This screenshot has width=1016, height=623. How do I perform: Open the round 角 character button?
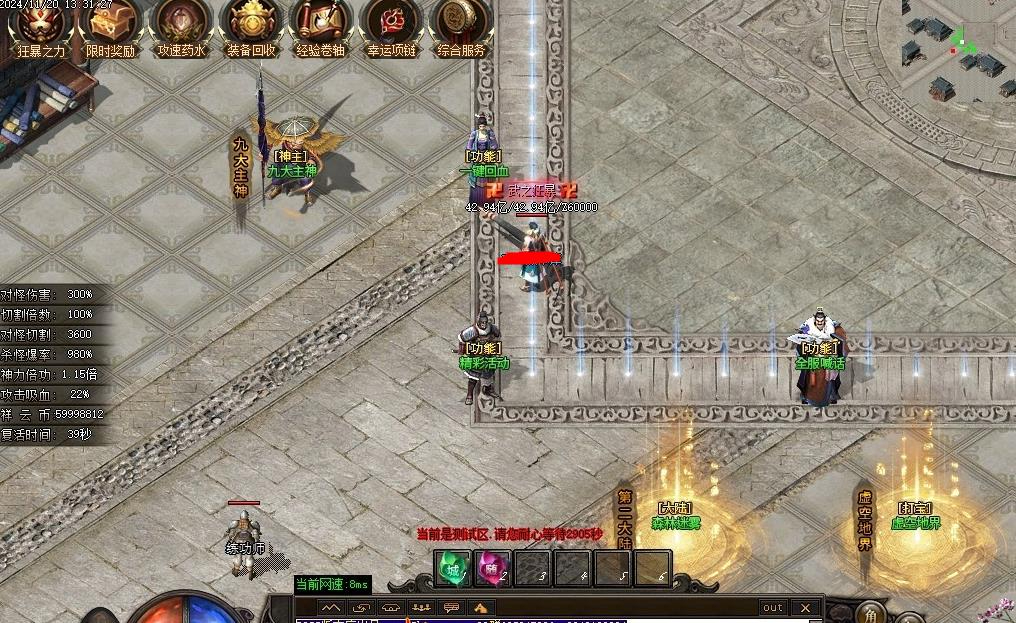click(x=872, y=614)
